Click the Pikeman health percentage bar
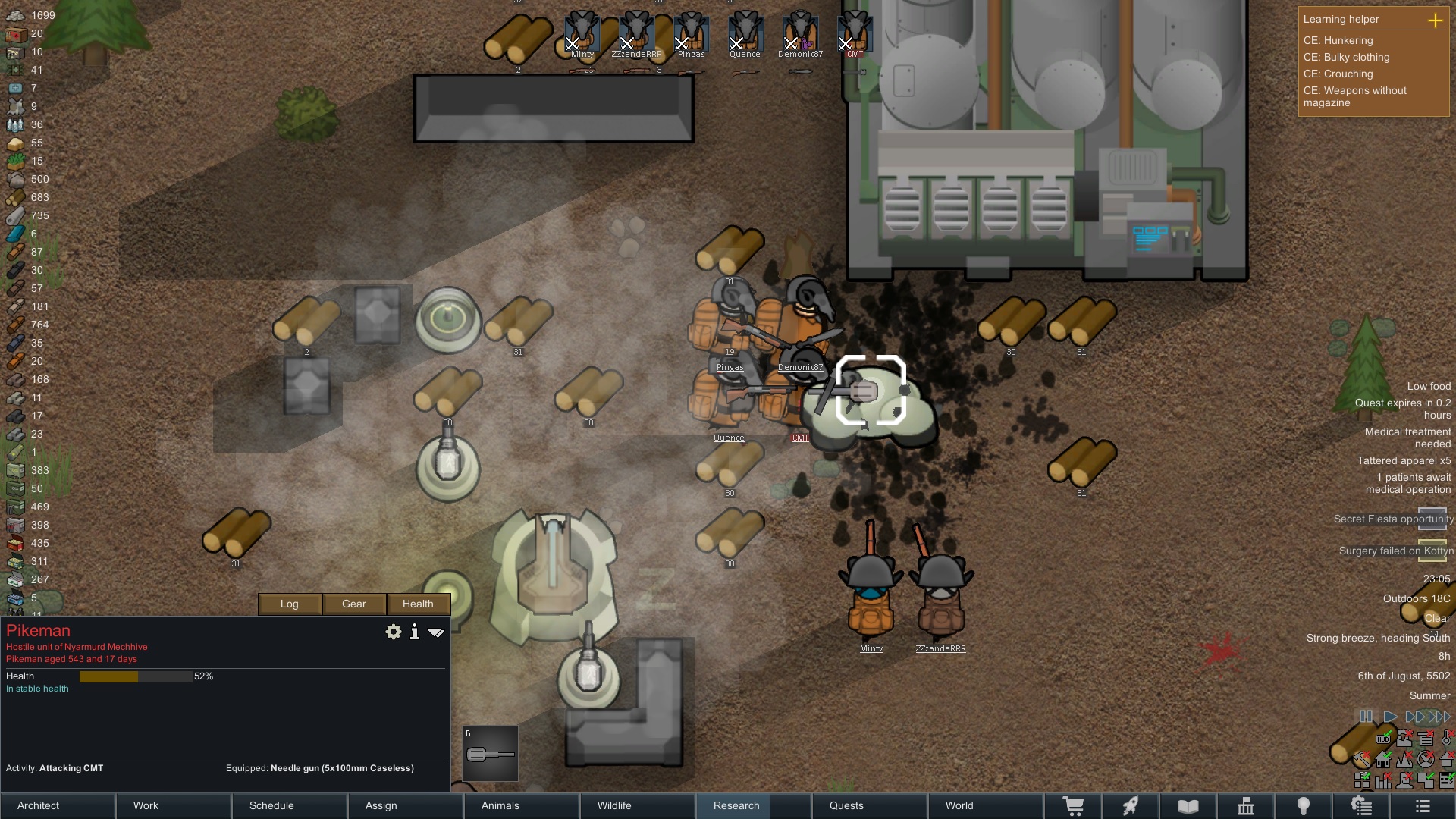The height and width of the screenshot is (819, 1456). tap(136, 676)
